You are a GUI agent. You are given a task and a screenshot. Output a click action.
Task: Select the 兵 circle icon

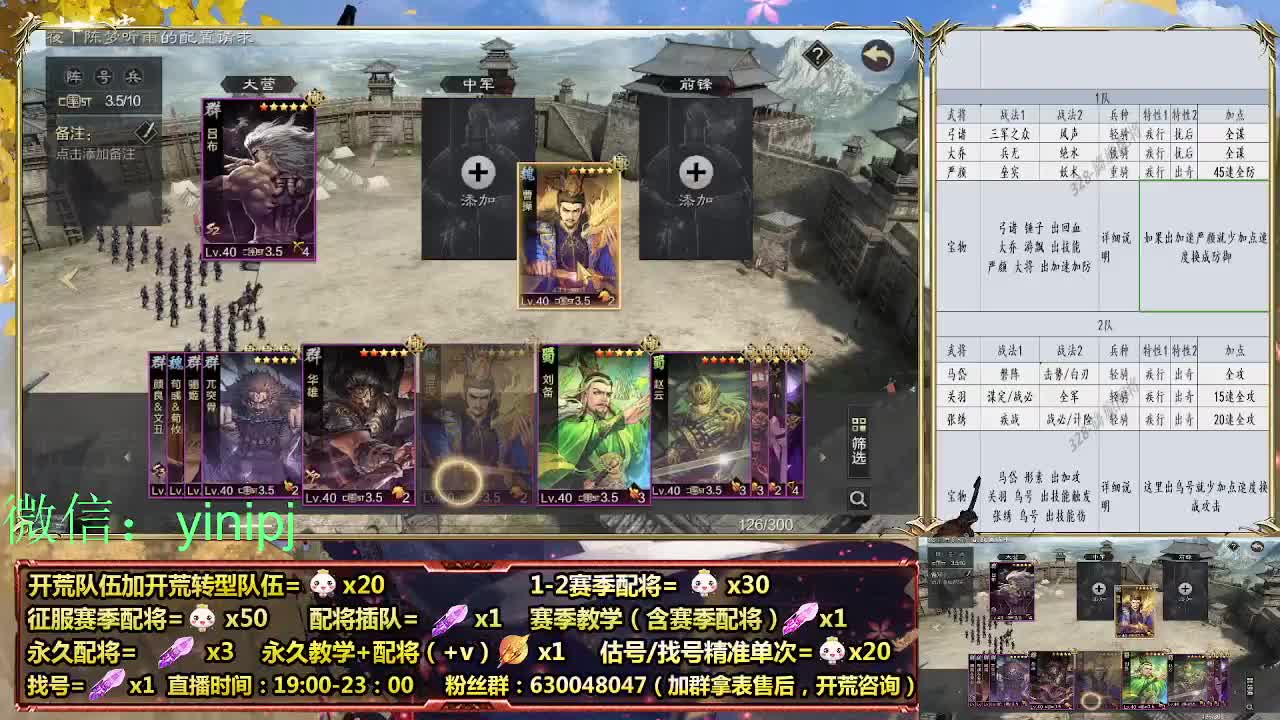(135, 75)
